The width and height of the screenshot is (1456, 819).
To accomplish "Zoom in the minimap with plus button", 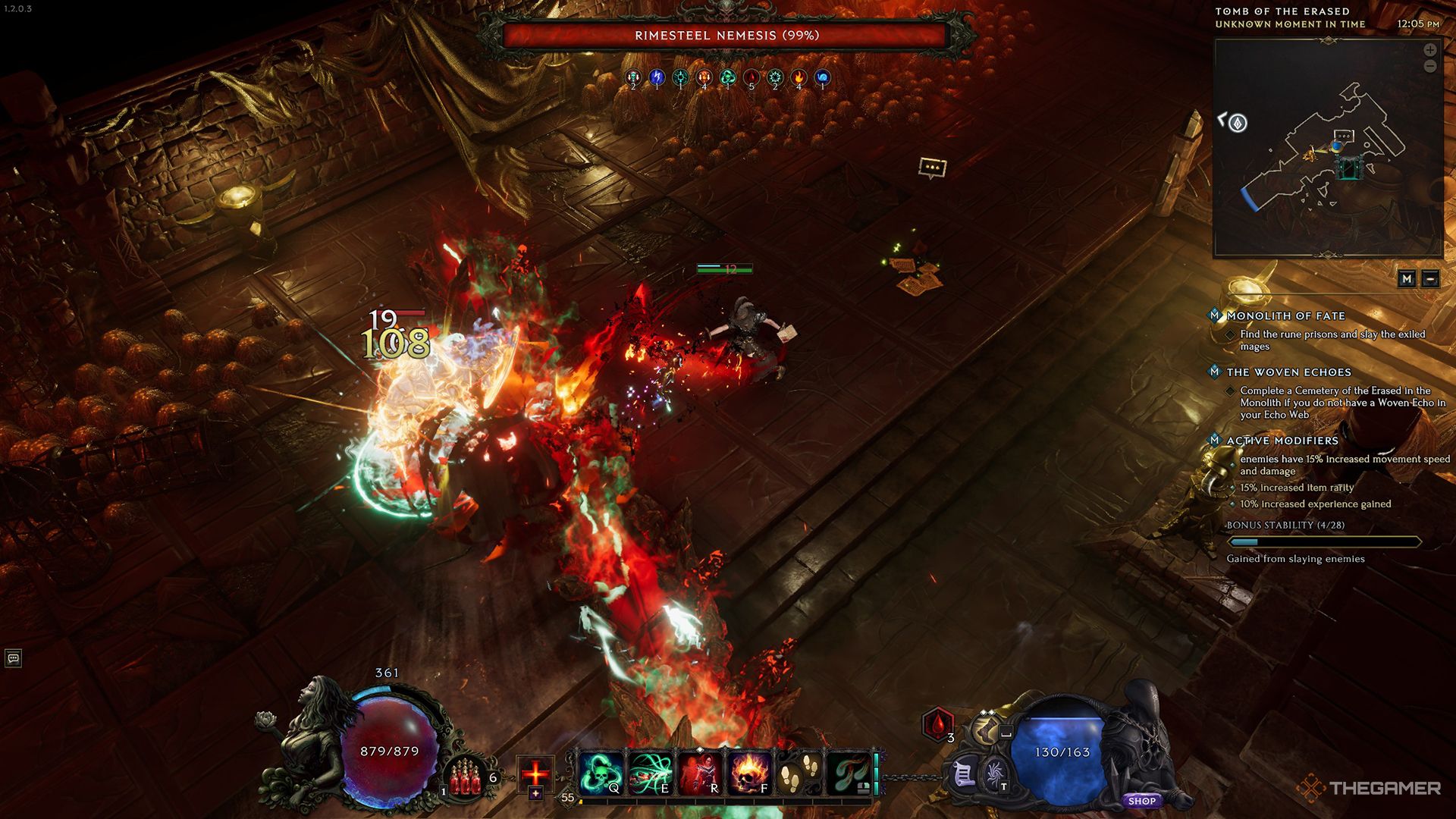I will 1429,50.
